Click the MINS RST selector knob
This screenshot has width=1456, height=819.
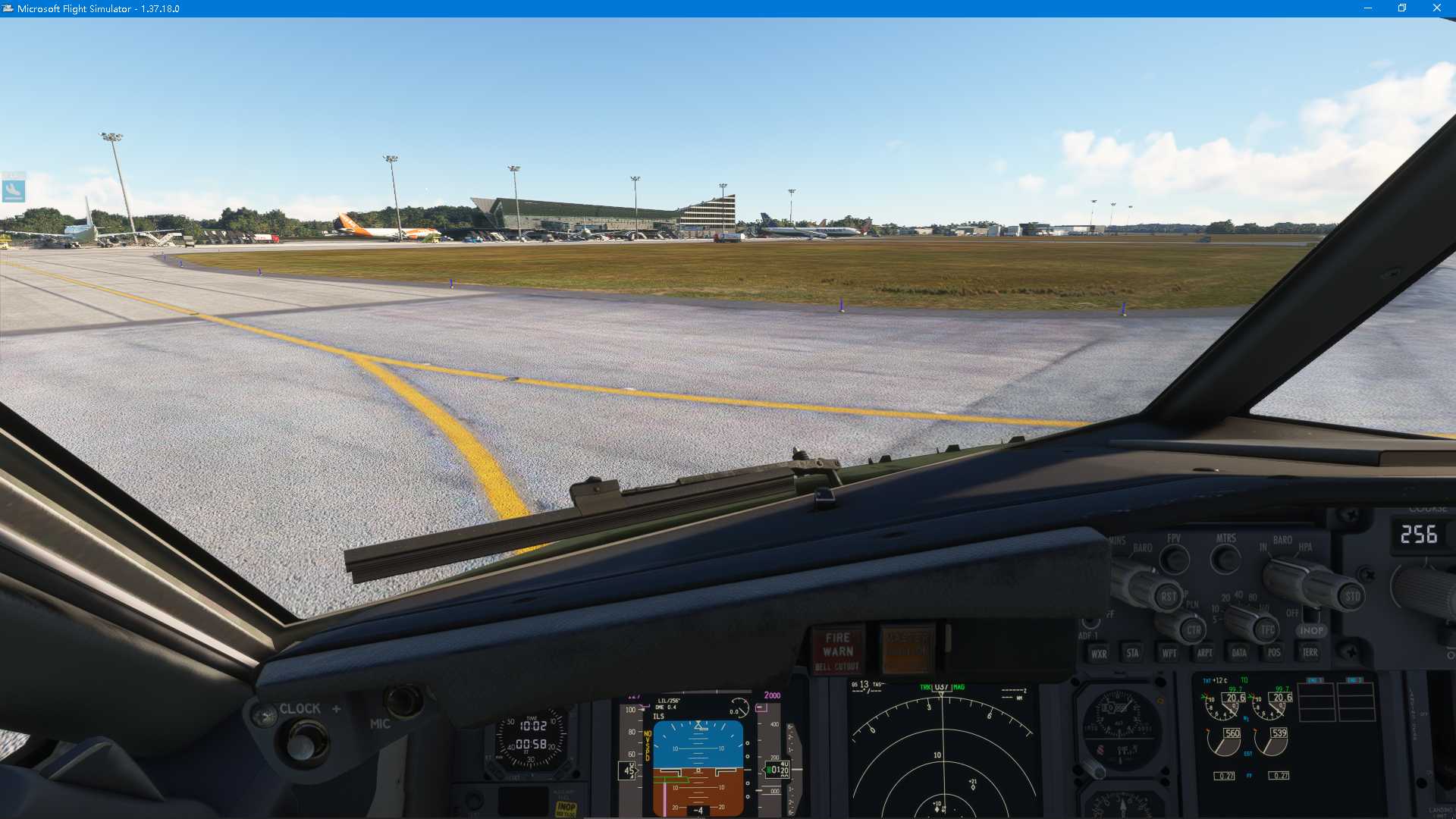[x=1169, y=596]
